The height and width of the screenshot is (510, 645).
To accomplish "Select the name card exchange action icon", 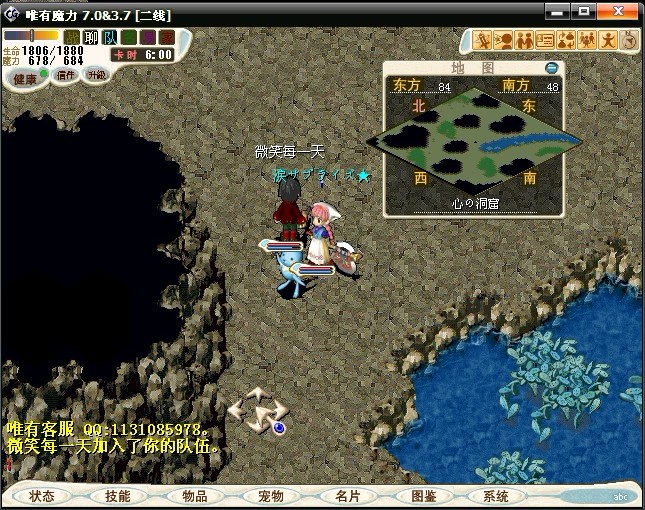I will [x=545, y=40].
